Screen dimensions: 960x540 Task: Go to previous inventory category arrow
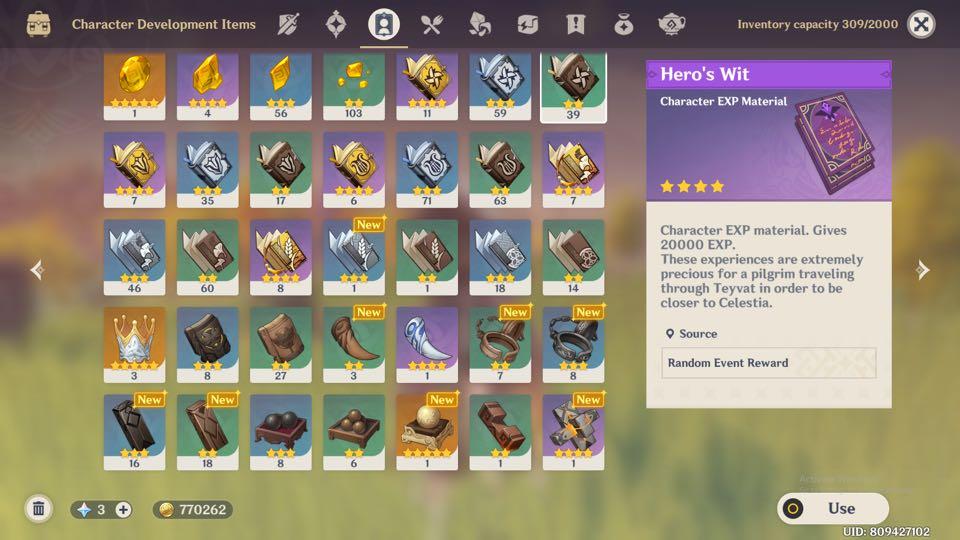38,270
